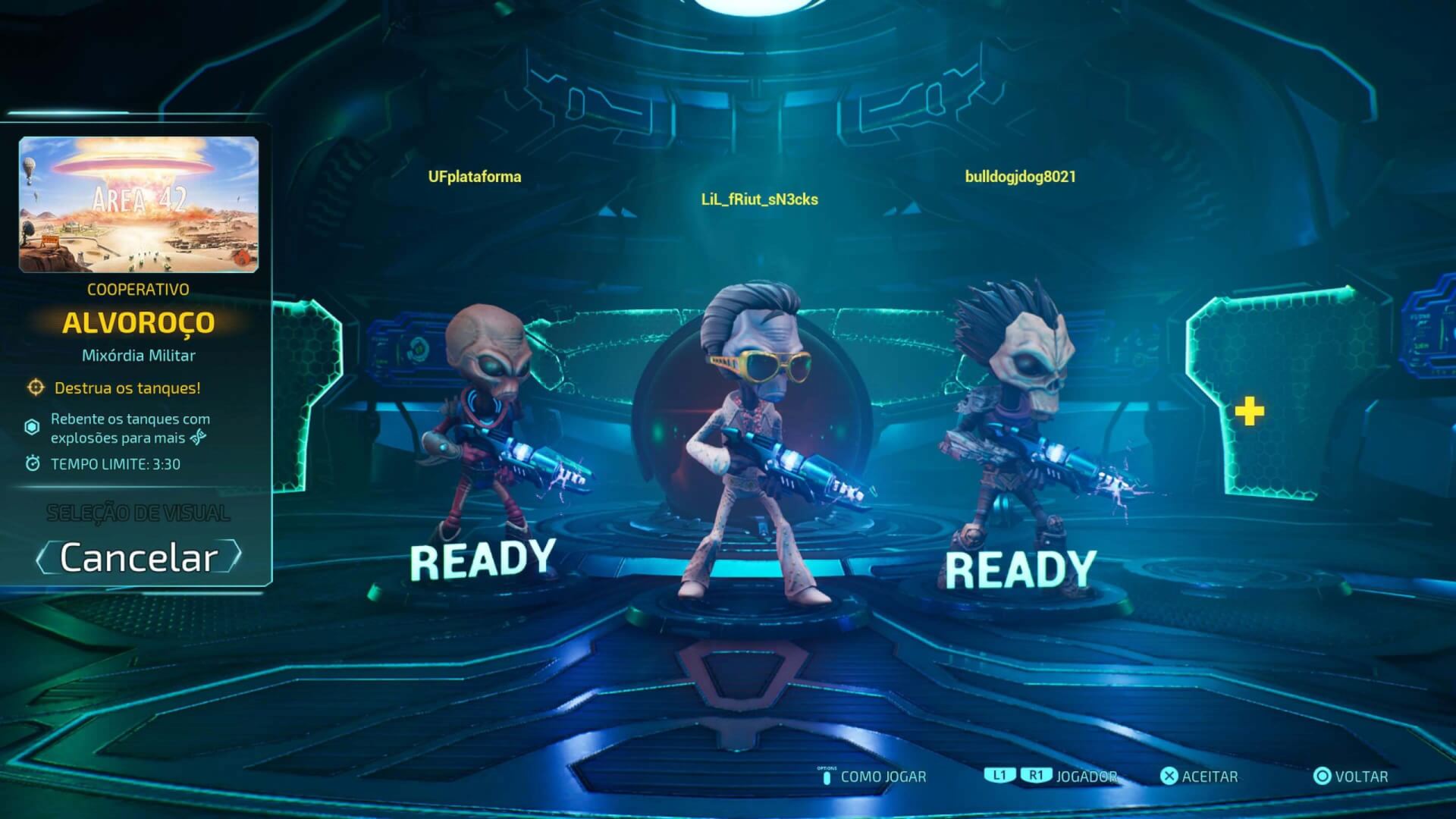Select player UFplataforma's name tag
Viewport: 1456px width, 819px height.
(475, 177)
